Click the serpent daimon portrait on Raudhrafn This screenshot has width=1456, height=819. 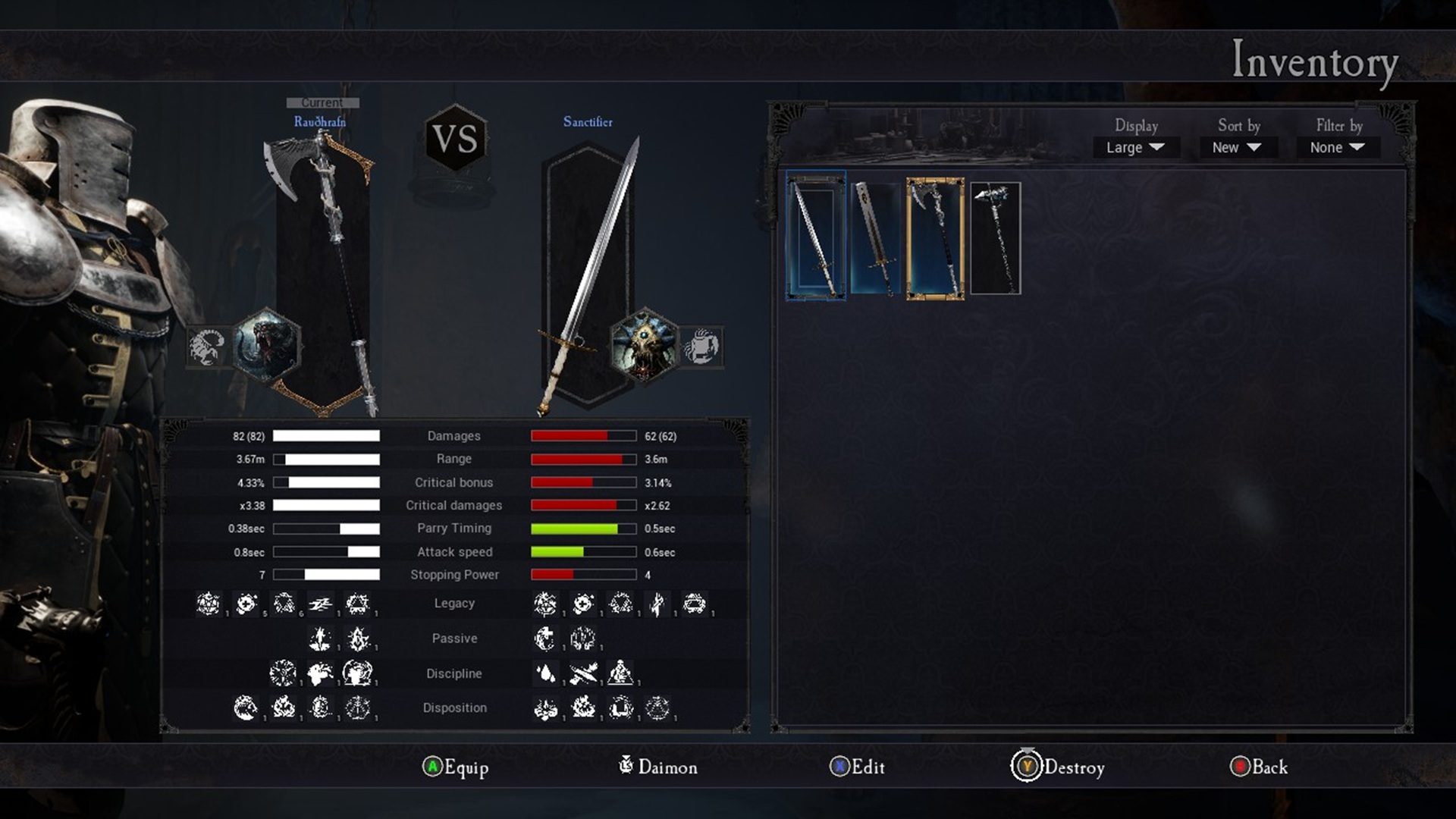click(x=266, y=346)
